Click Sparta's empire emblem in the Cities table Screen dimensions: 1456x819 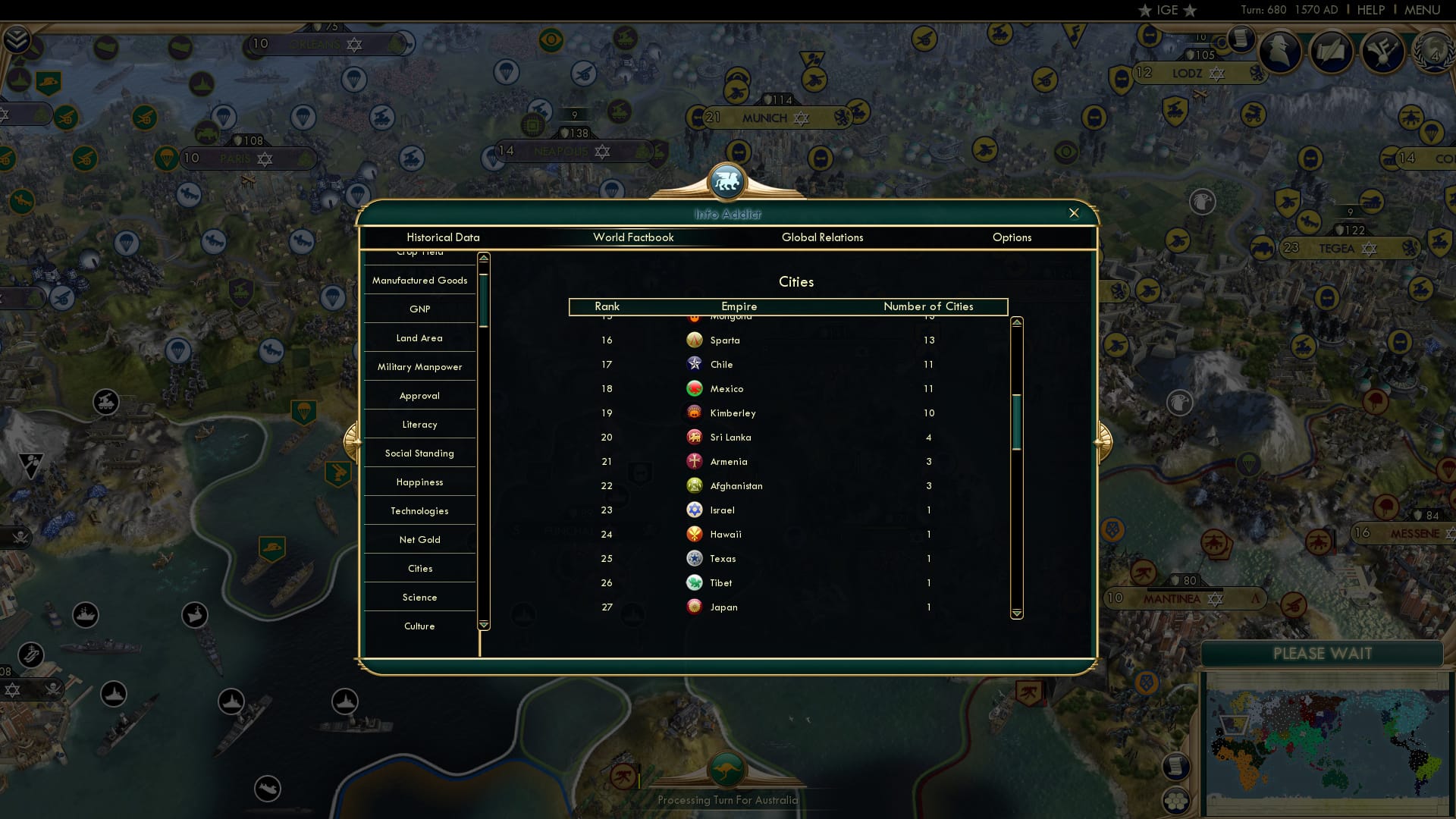coord(695,340)
